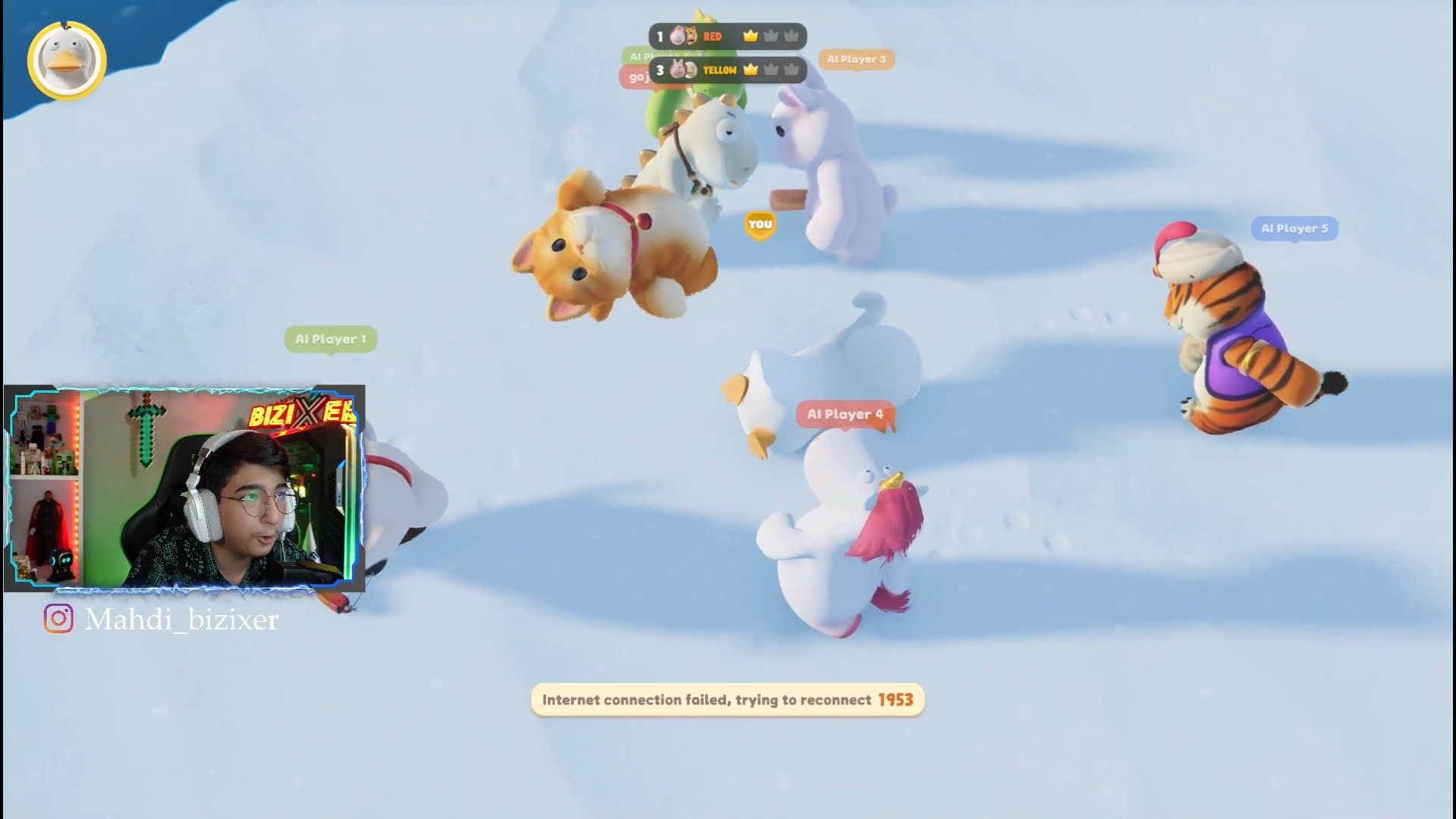Click the AI Player 5 name tag
This screenshot has height=819, width=1456.
(1294, 228)
